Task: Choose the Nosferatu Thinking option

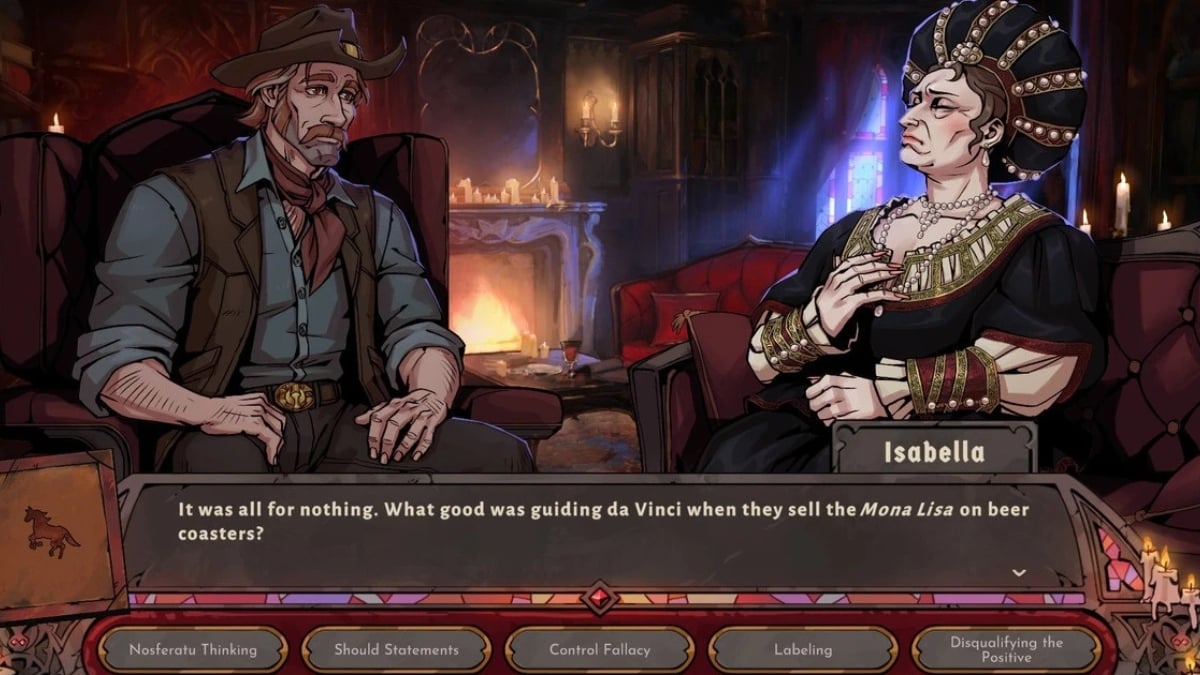Action: [x=193, y=650]
